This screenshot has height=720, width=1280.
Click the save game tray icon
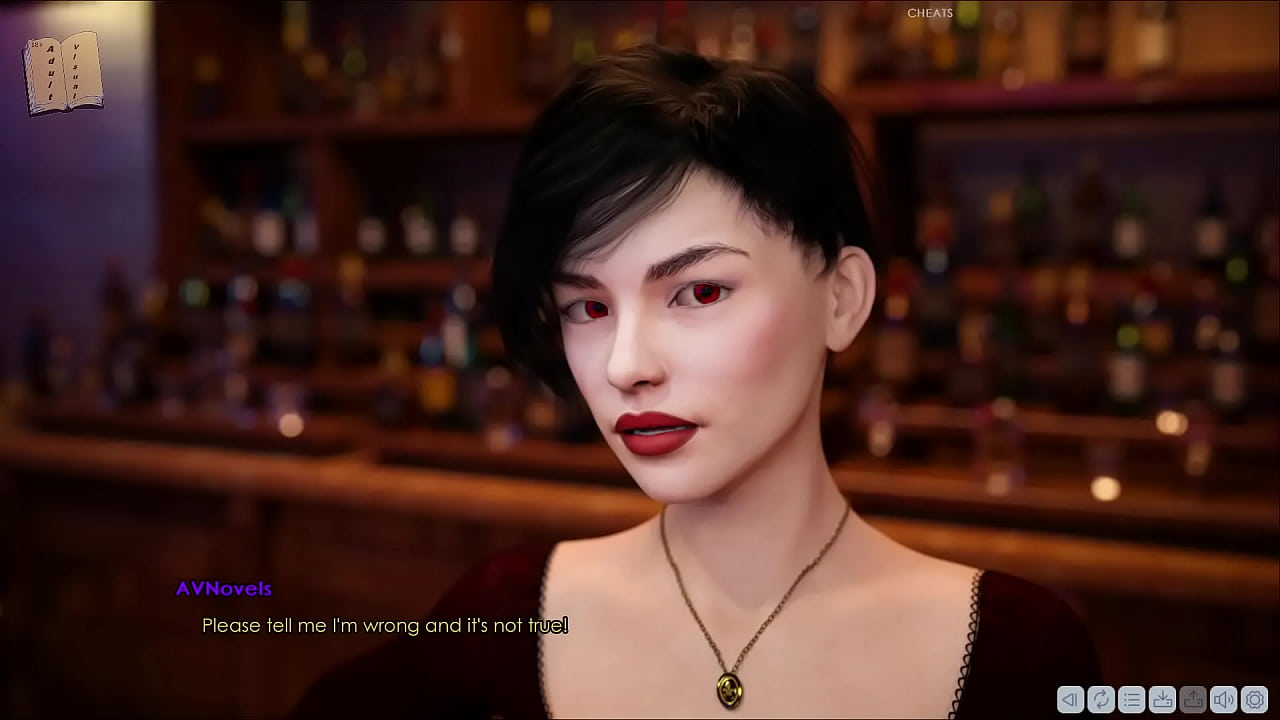pyautogui.click(x=1162, y=699)
